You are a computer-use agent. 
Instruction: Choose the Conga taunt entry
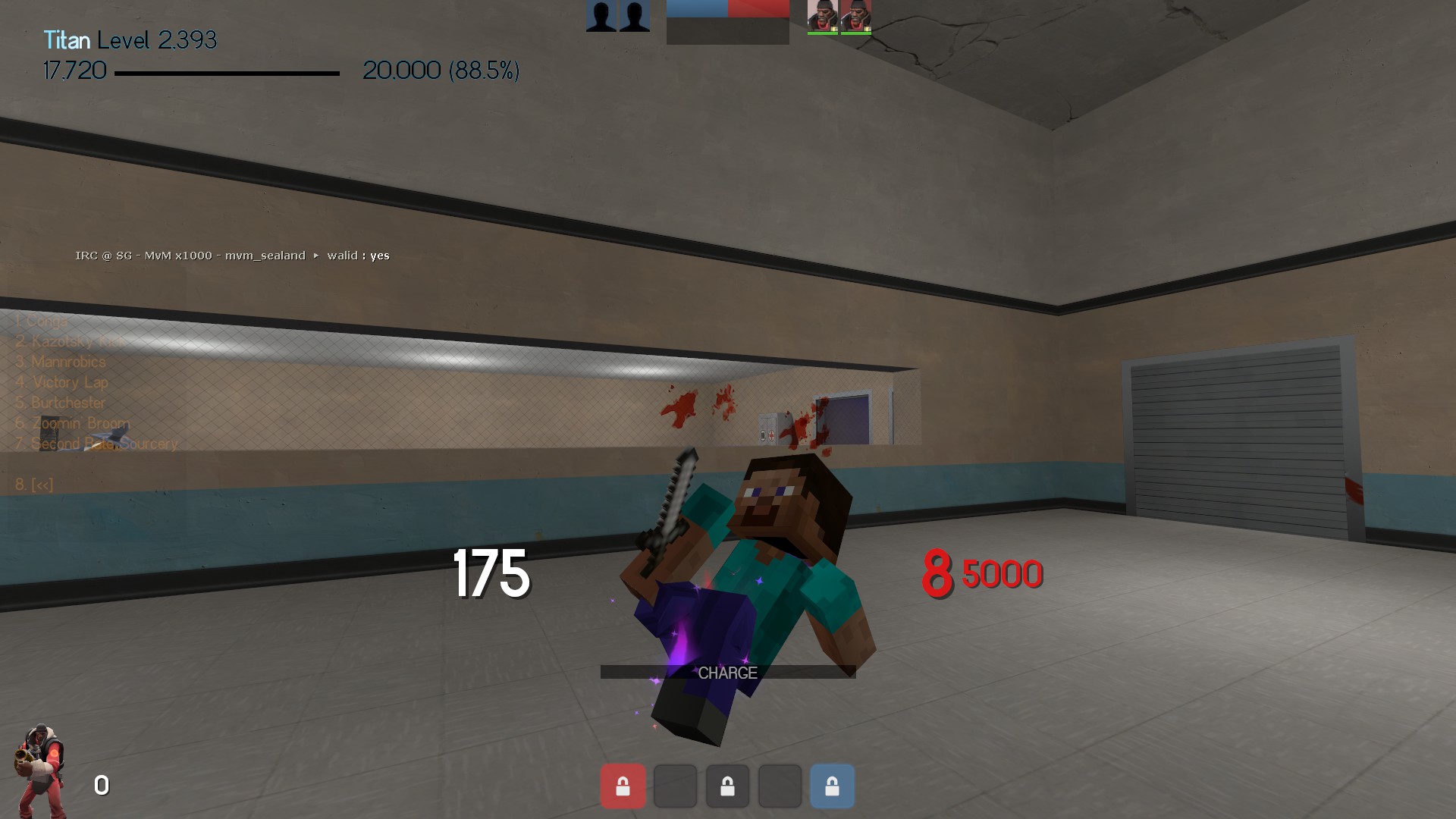[42, 322]
